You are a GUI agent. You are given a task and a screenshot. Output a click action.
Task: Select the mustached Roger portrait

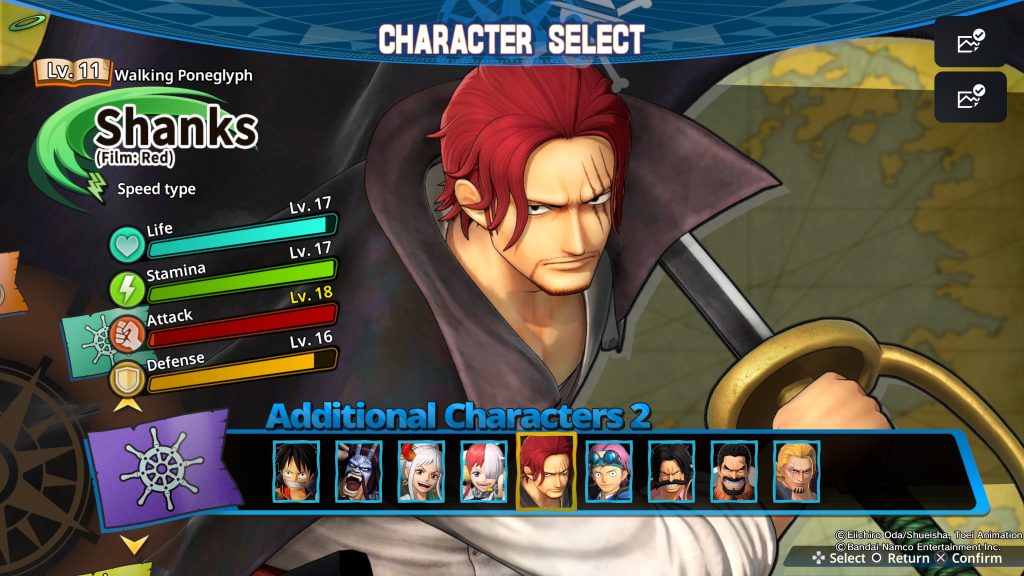[x=672, y=471]
